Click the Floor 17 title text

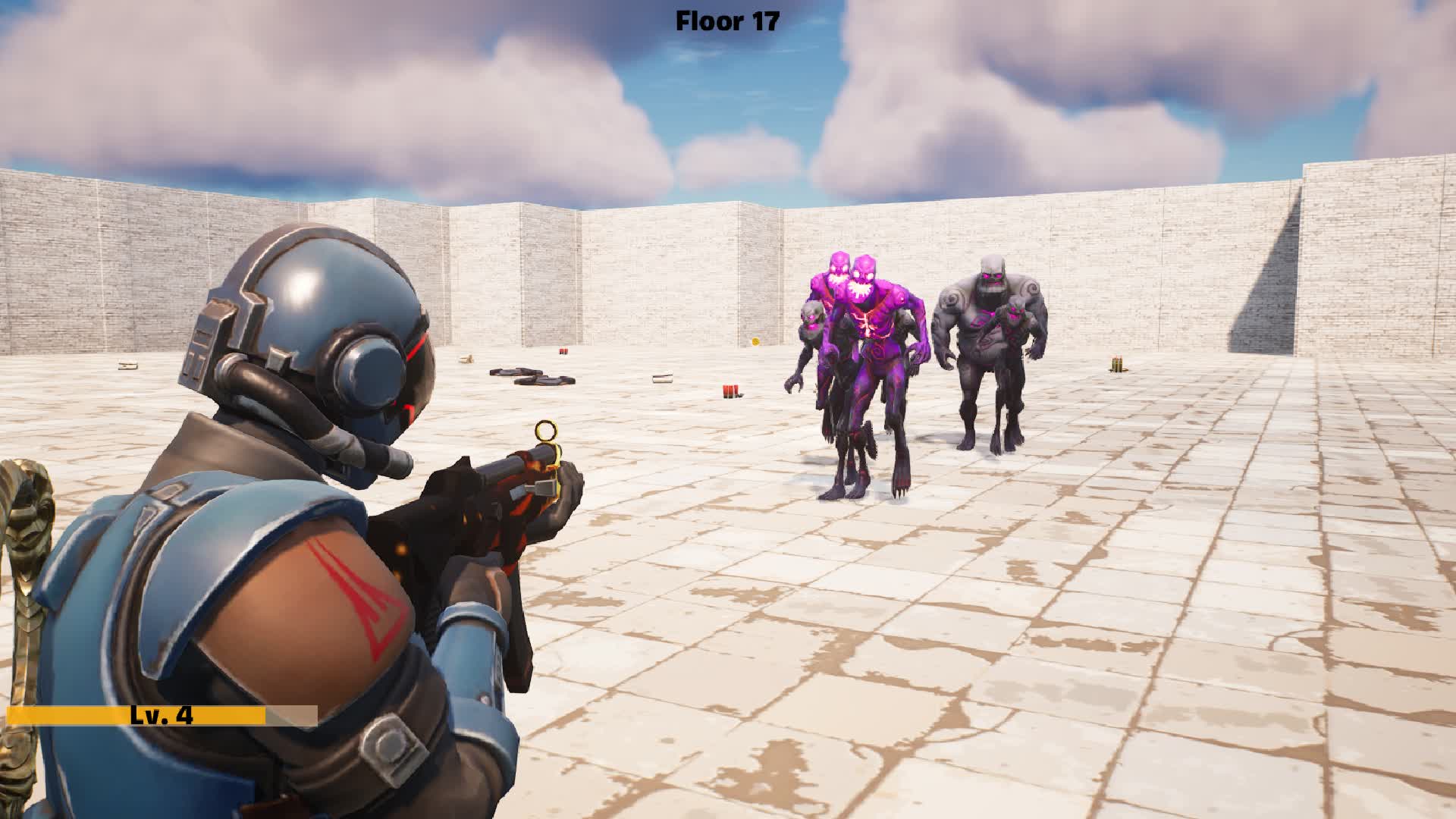(724, 21)
